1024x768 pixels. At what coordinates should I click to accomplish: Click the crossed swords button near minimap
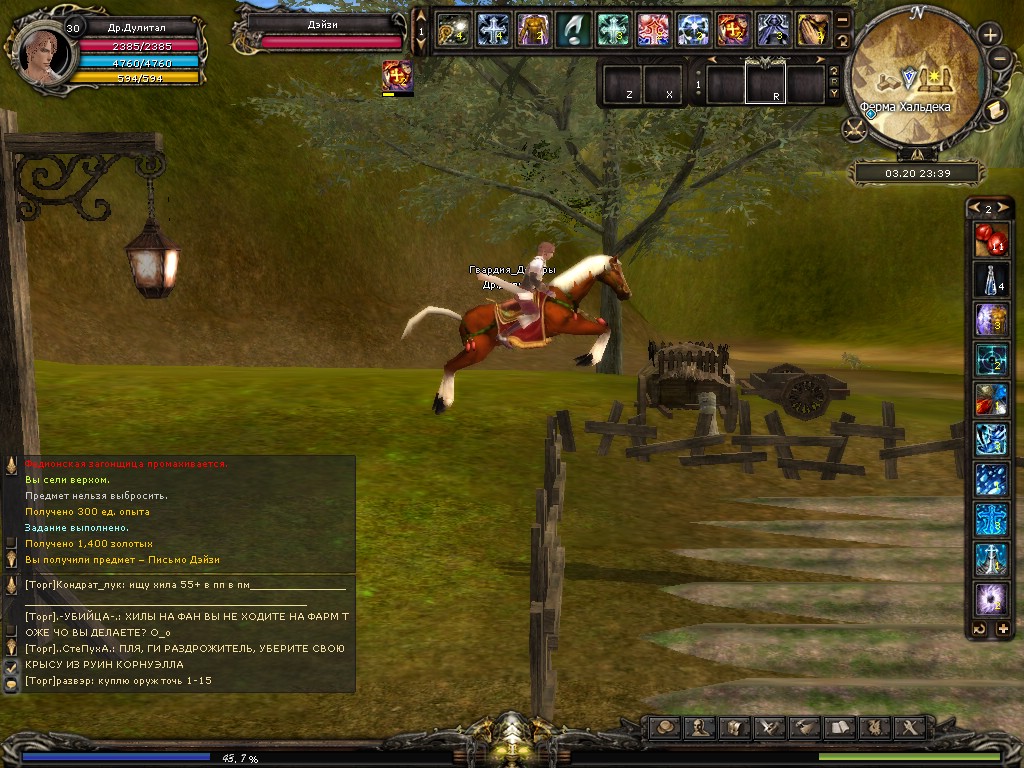855,128
